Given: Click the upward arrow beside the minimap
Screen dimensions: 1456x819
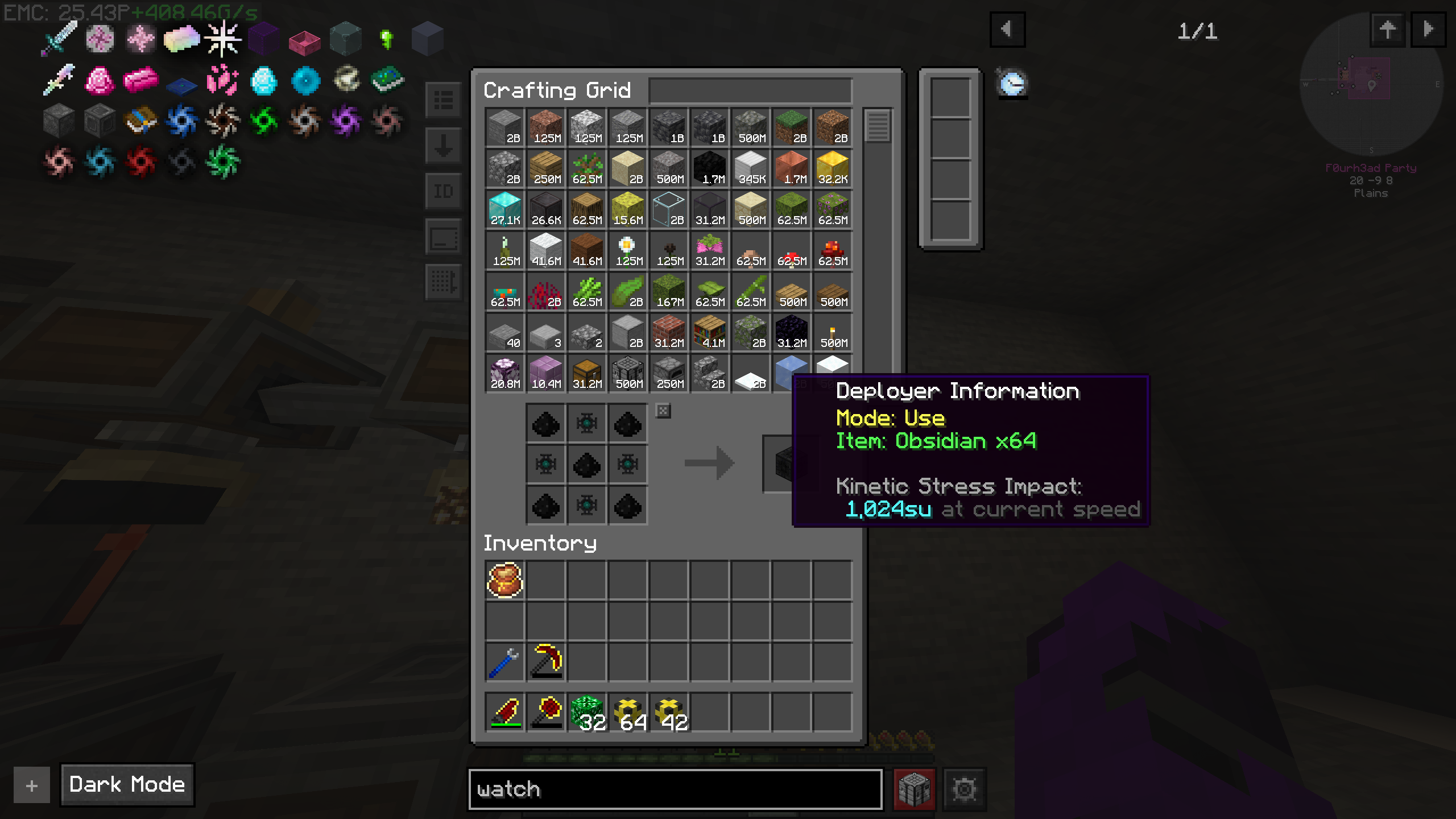Looking at the screenshot, I should click(1388, 30).
